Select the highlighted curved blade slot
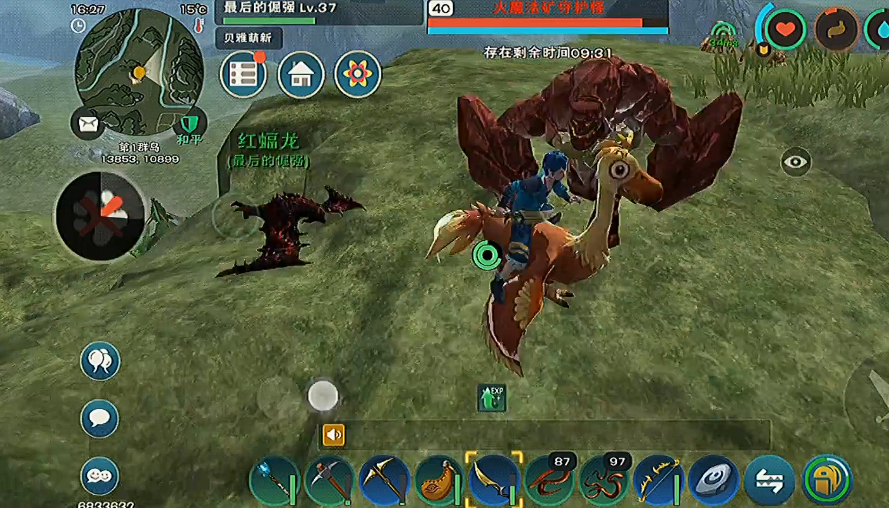Viewport: 889px width, 508px height. 494,480
